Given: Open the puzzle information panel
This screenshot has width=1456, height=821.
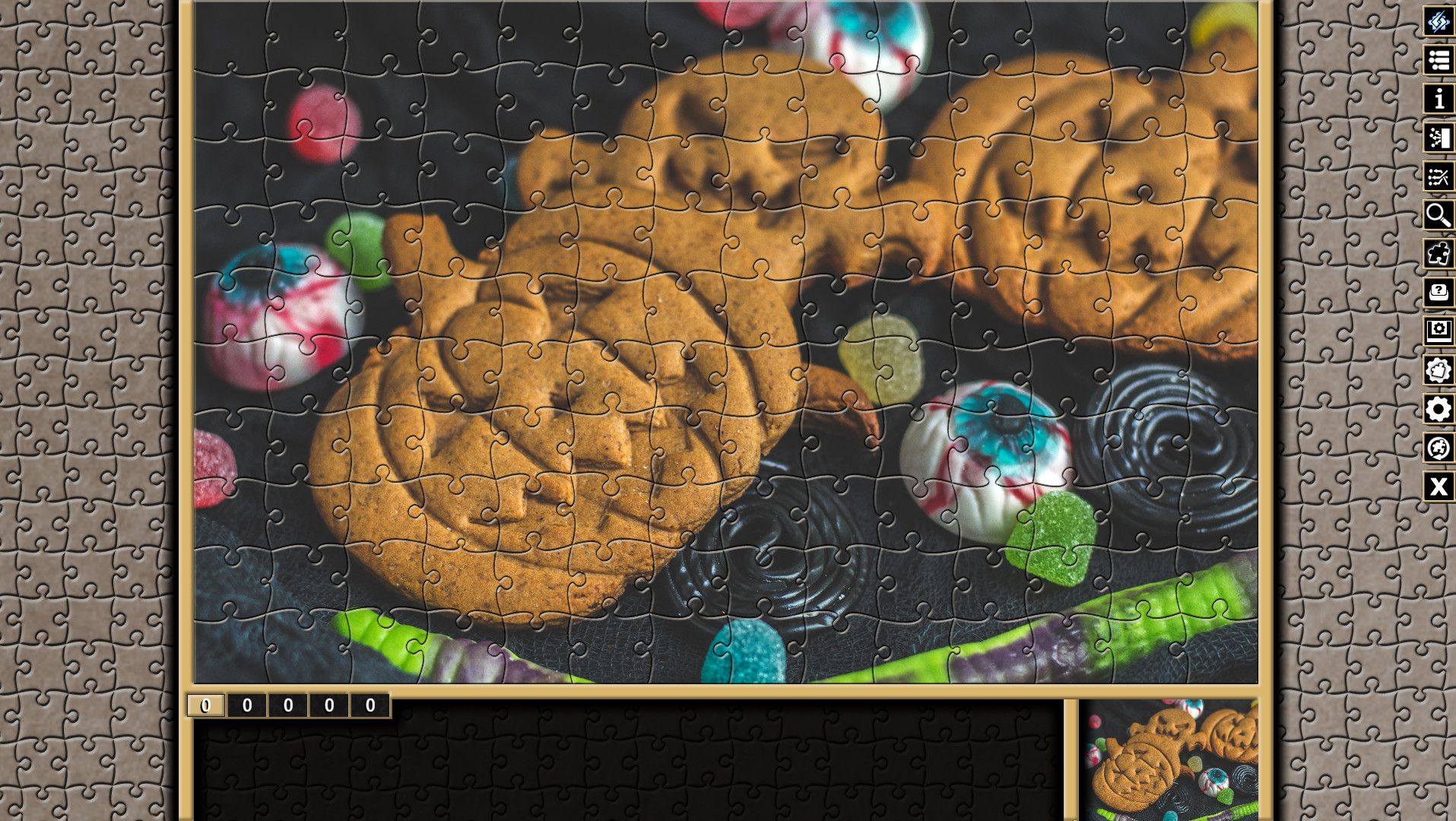Looking at the screenshot, I should [x=1438, y=100].
